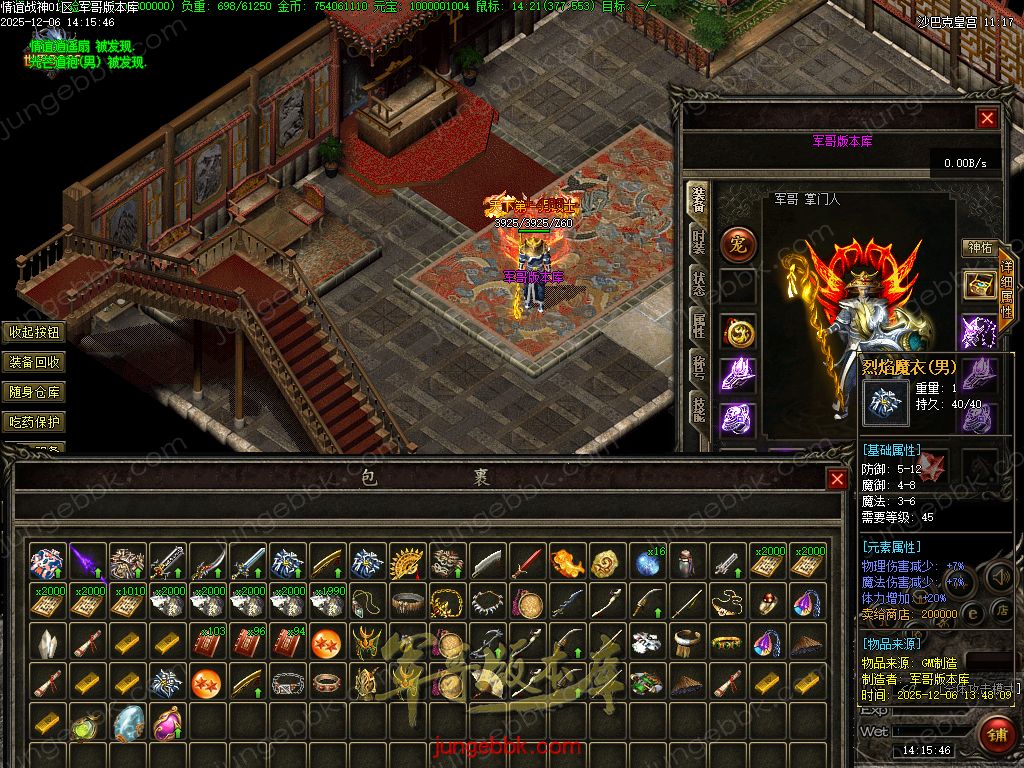This screenshot has height=768, width=1024.
Task: Click the treasure chest equipment slot
Action: click(x=979, y=285)
